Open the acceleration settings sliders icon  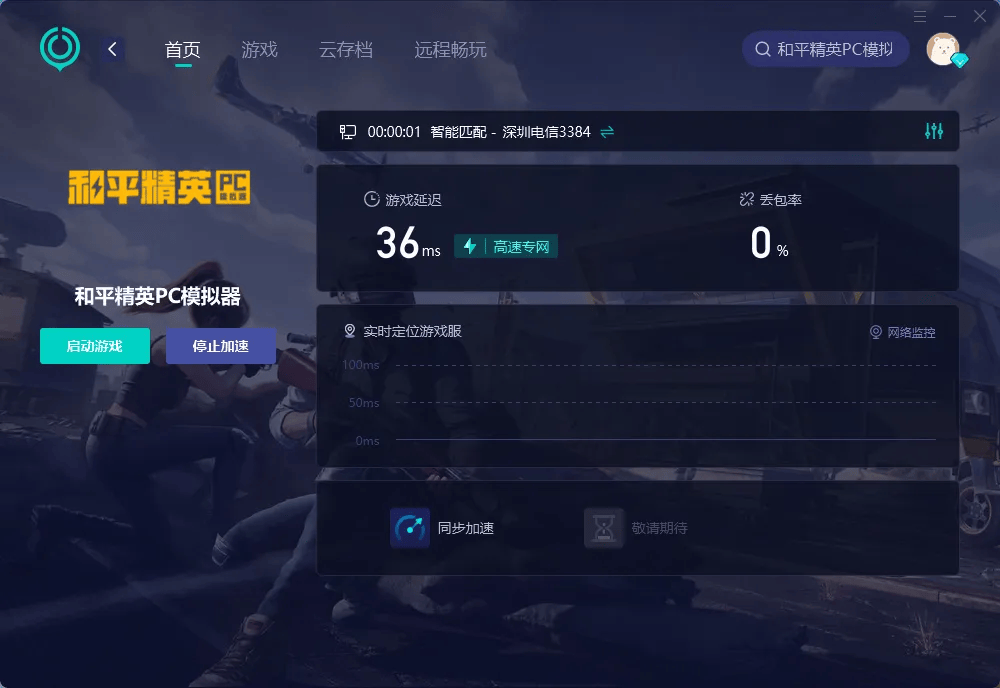934,131
